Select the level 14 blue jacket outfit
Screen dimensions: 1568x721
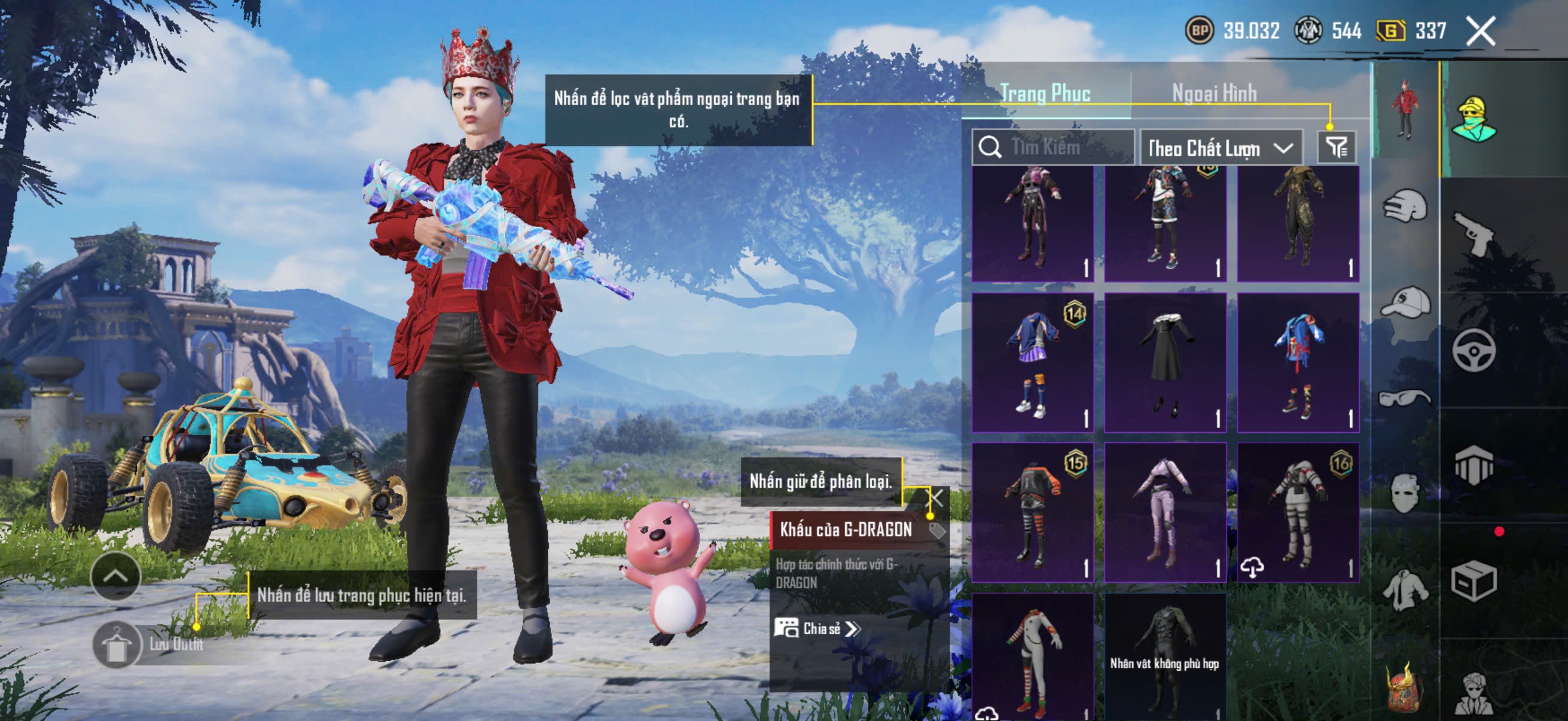(1032, 363)
